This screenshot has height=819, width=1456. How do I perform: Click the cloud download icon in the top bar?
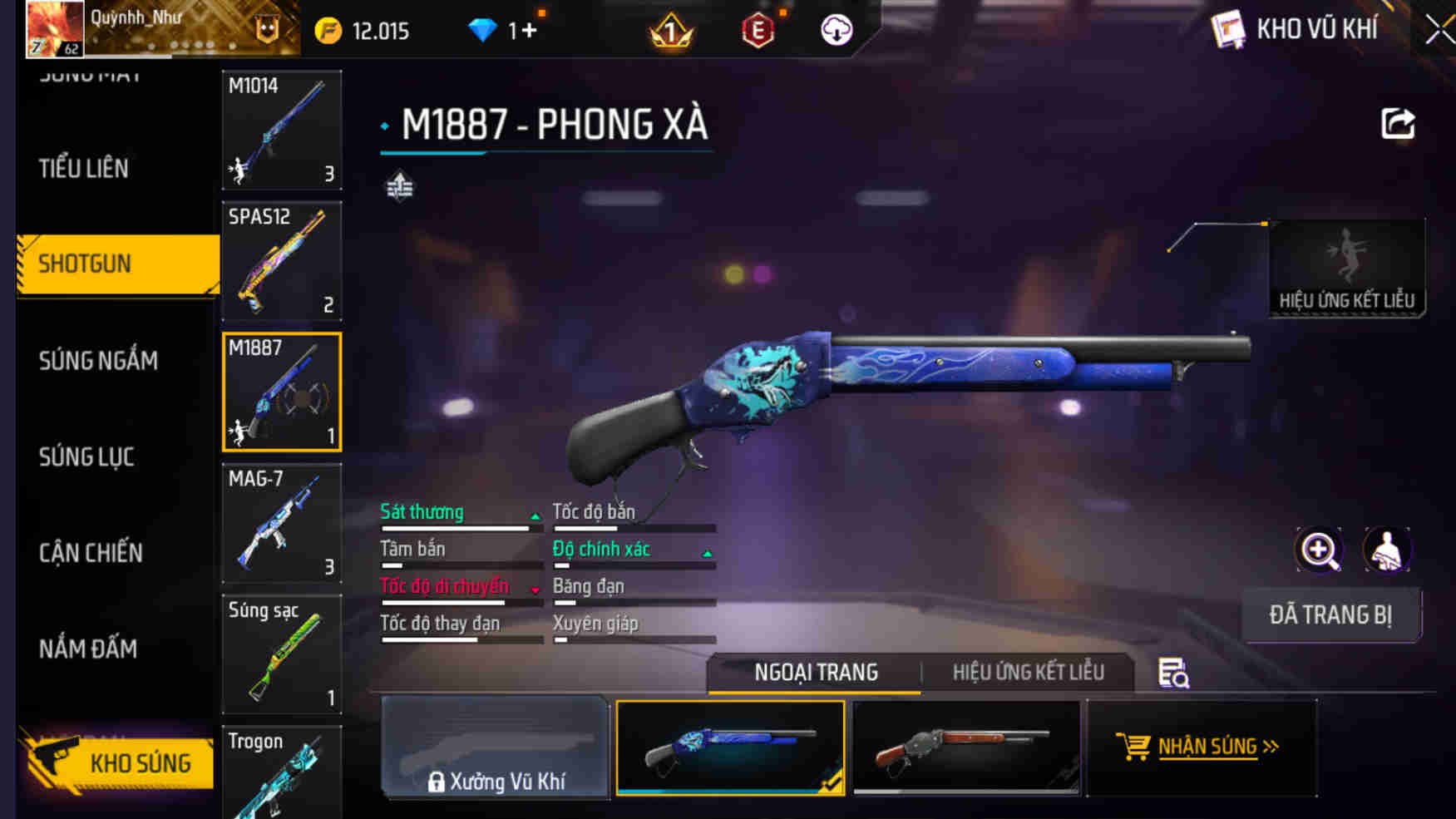click(x=835, y=27)
